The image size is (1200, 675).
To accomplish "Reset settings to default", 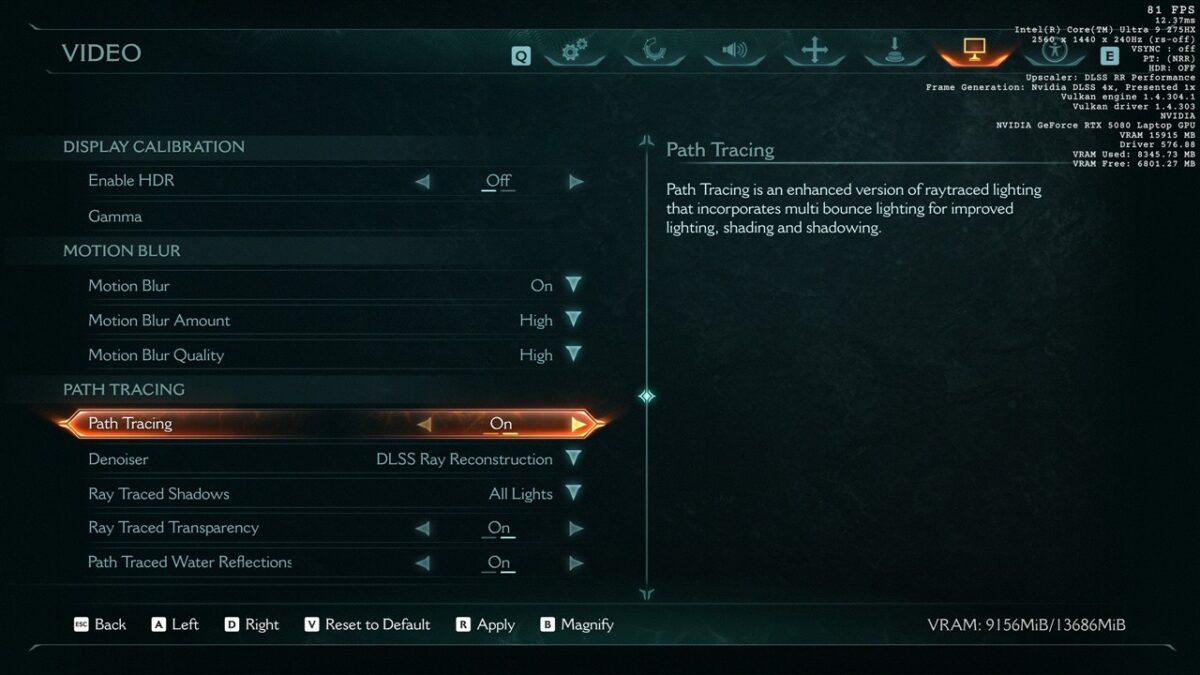I will point(367,625).
